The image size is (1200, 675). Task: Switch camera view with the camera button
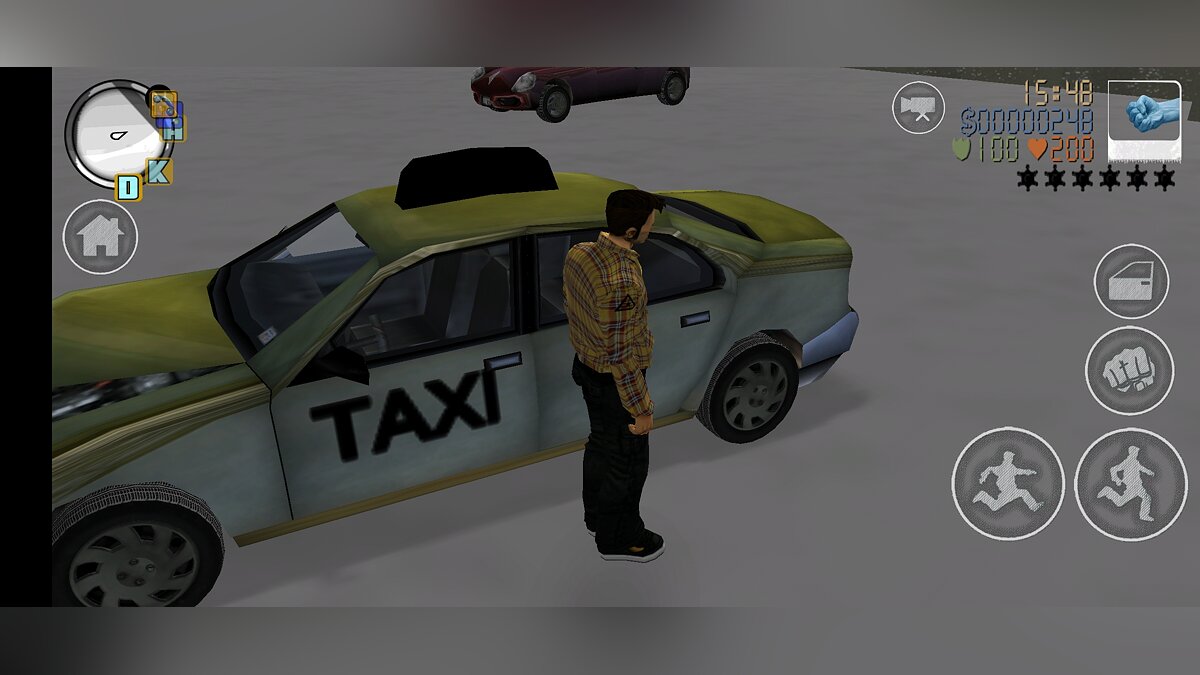[x=918, y=107]
